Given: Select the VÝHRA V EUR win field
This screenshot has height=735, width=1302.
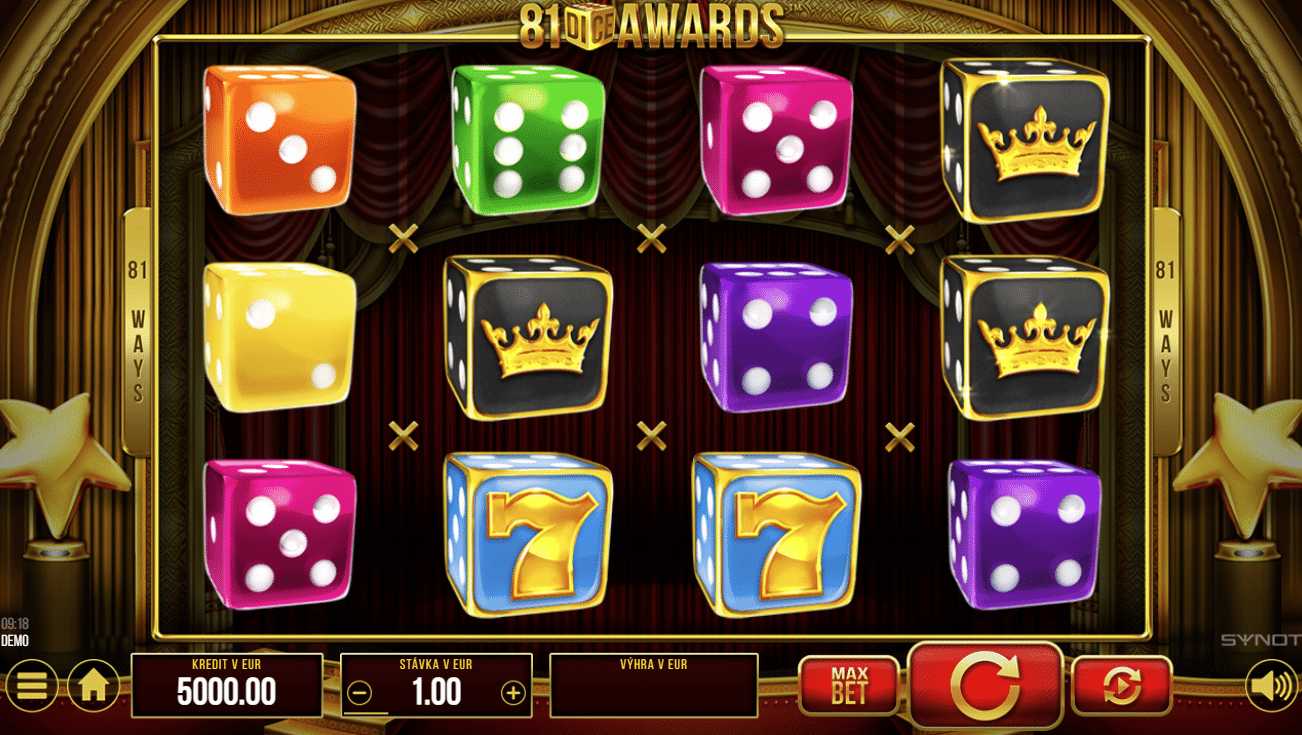Looking at the screenshot, I should 653,685.
